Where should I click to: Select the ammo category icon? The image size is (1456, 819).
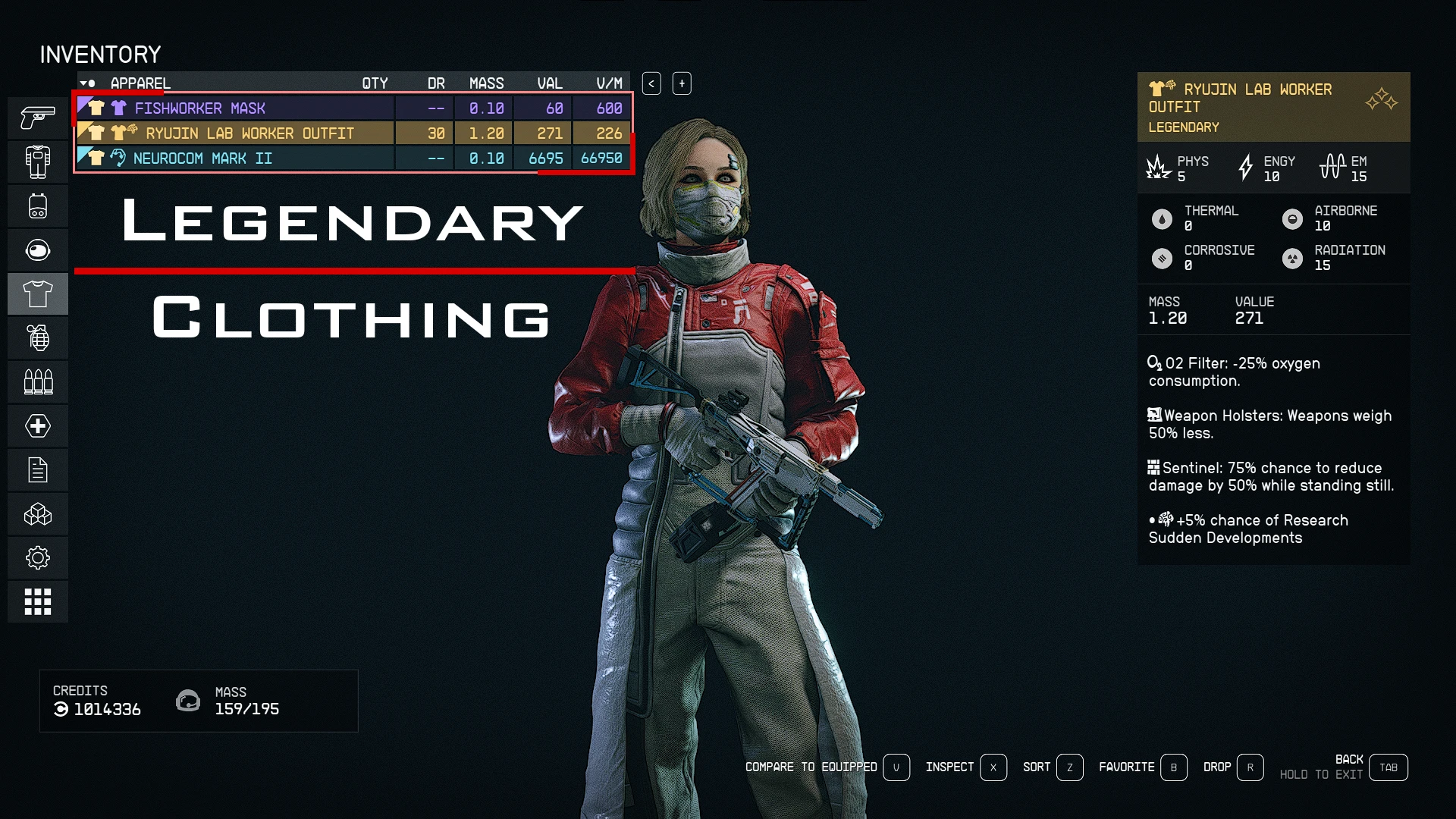(x=38, y=381)
